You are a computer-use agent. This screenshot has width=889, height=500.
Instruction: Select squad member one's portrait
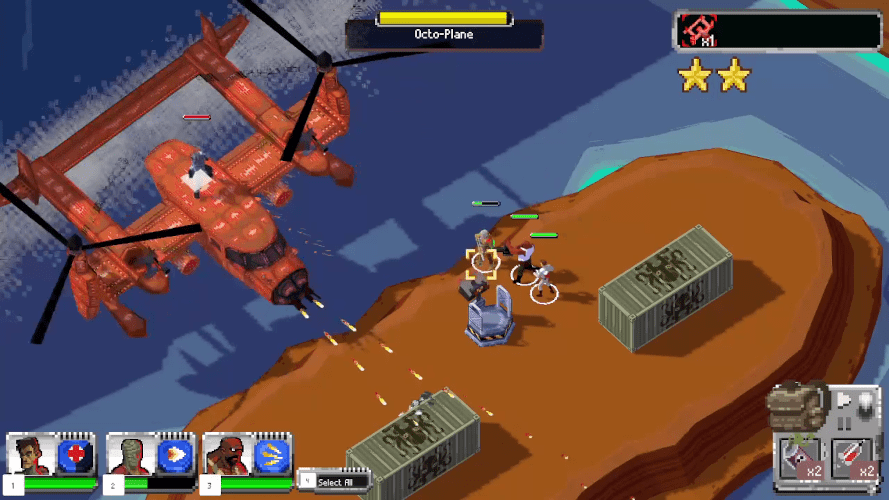32,455
